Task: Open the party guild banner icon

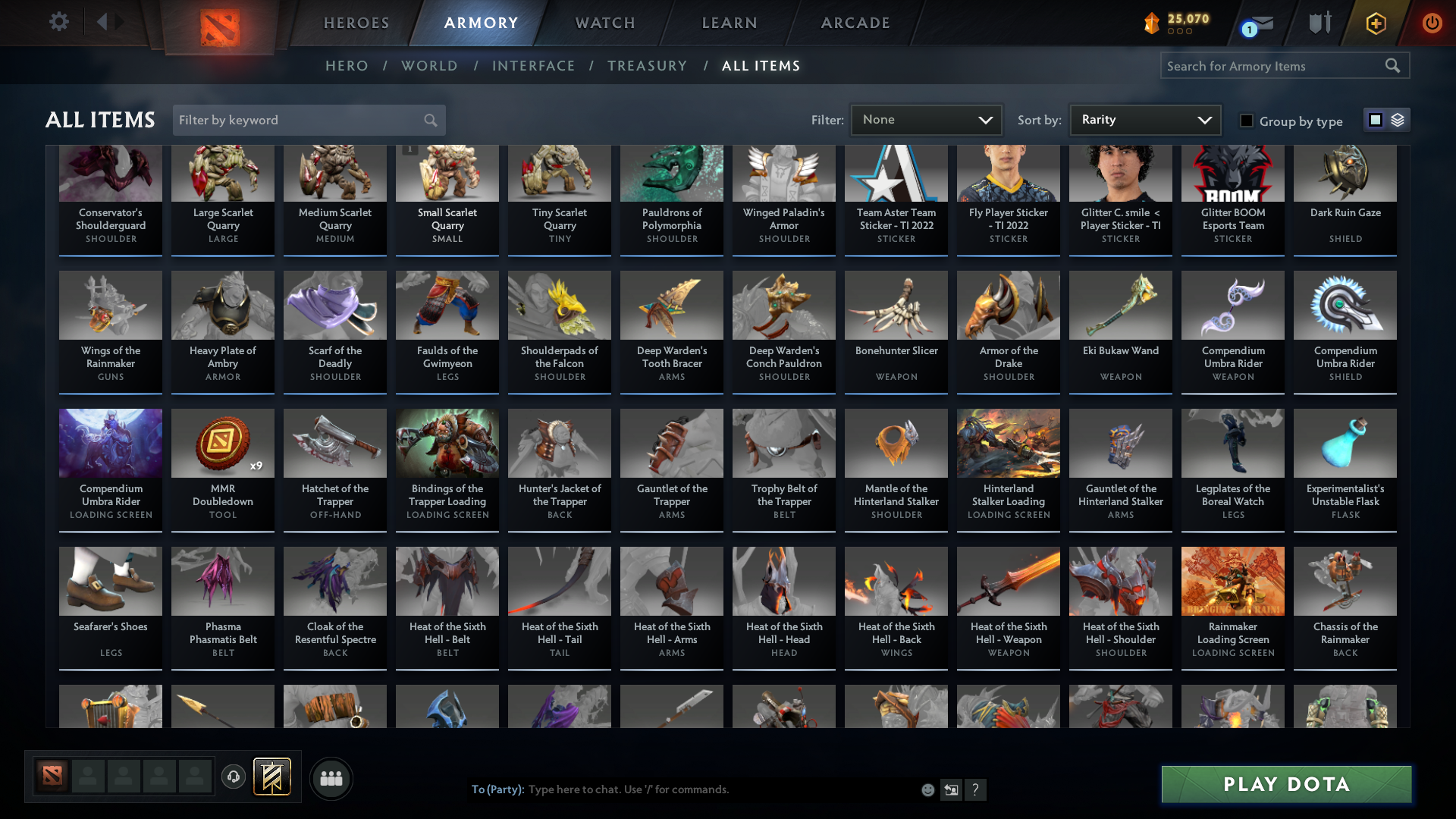Action: tap(272, 777)
